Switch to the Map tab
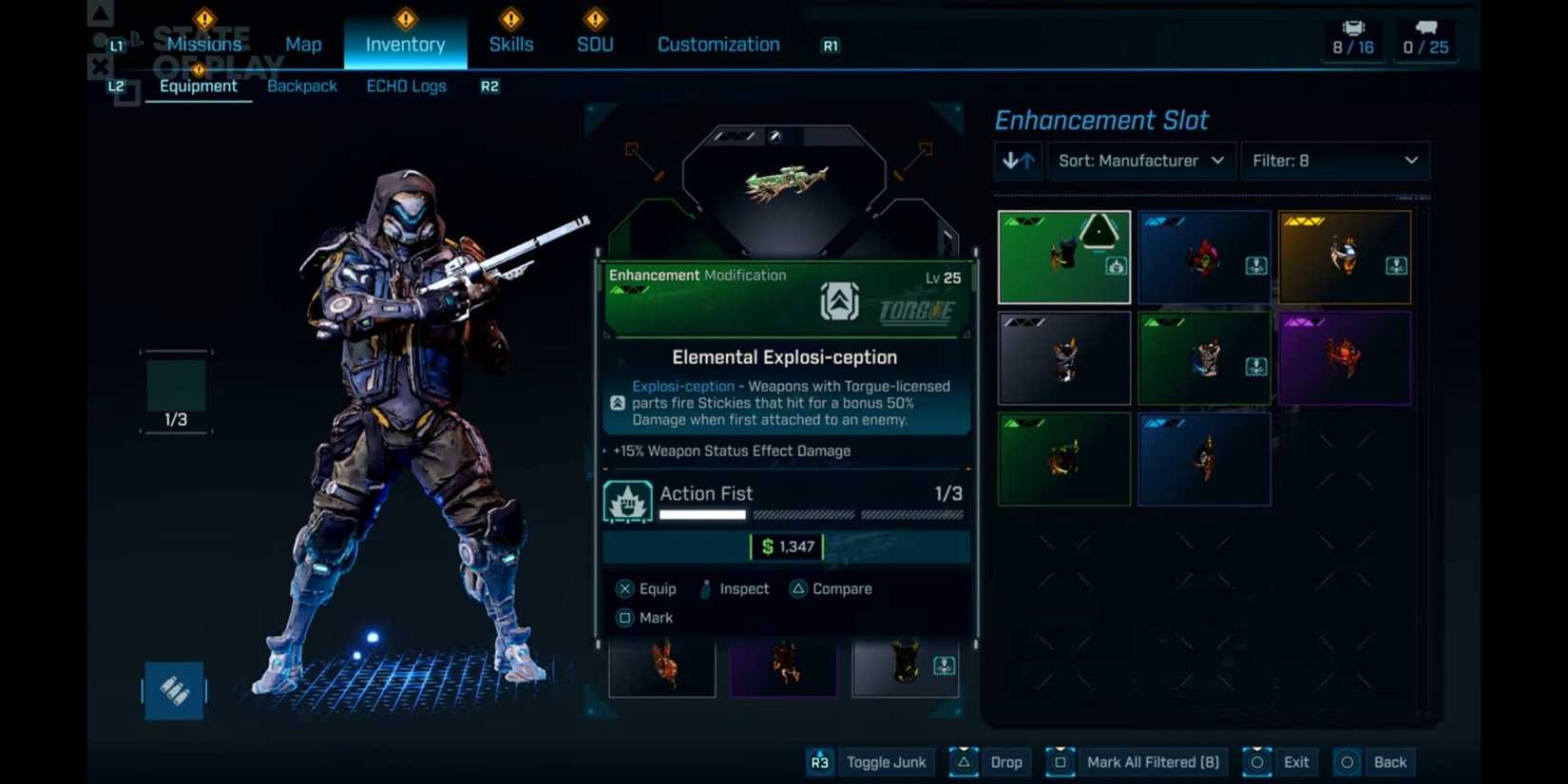Screen dimensions: 1568x784 click(x=303, y=44)
